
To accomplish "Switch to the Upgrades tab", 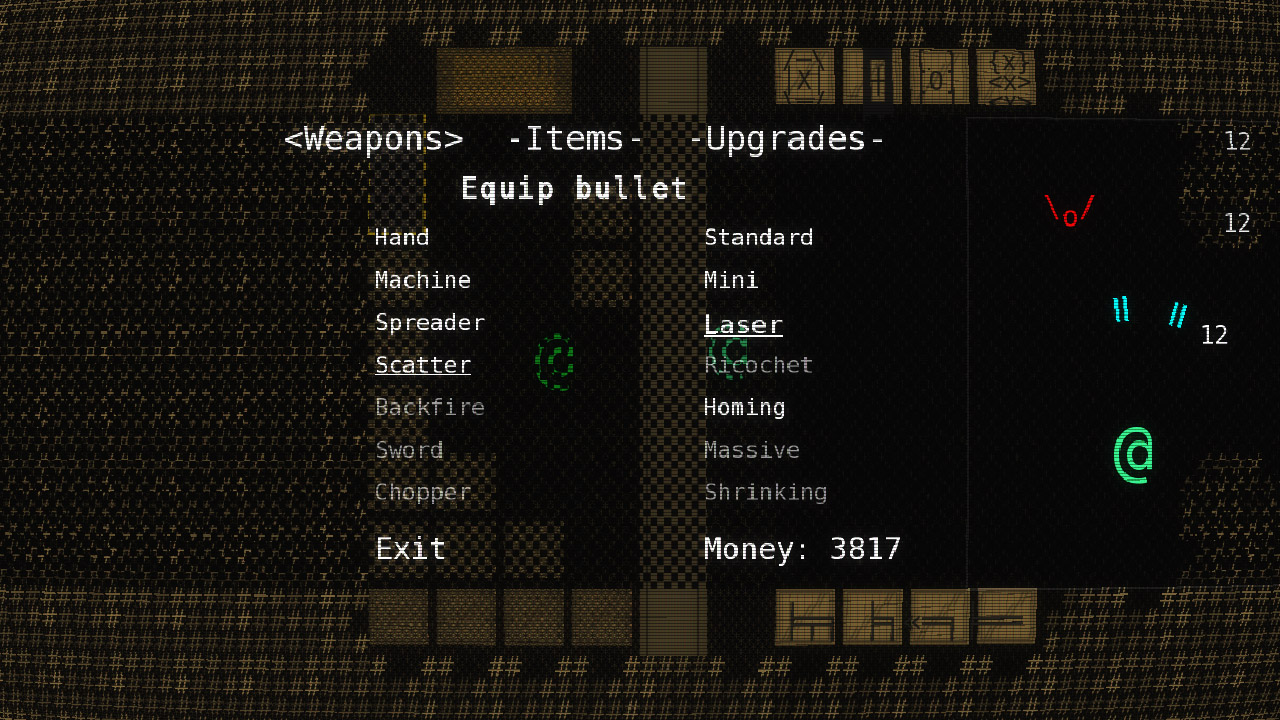I will [x=788, y=139].
